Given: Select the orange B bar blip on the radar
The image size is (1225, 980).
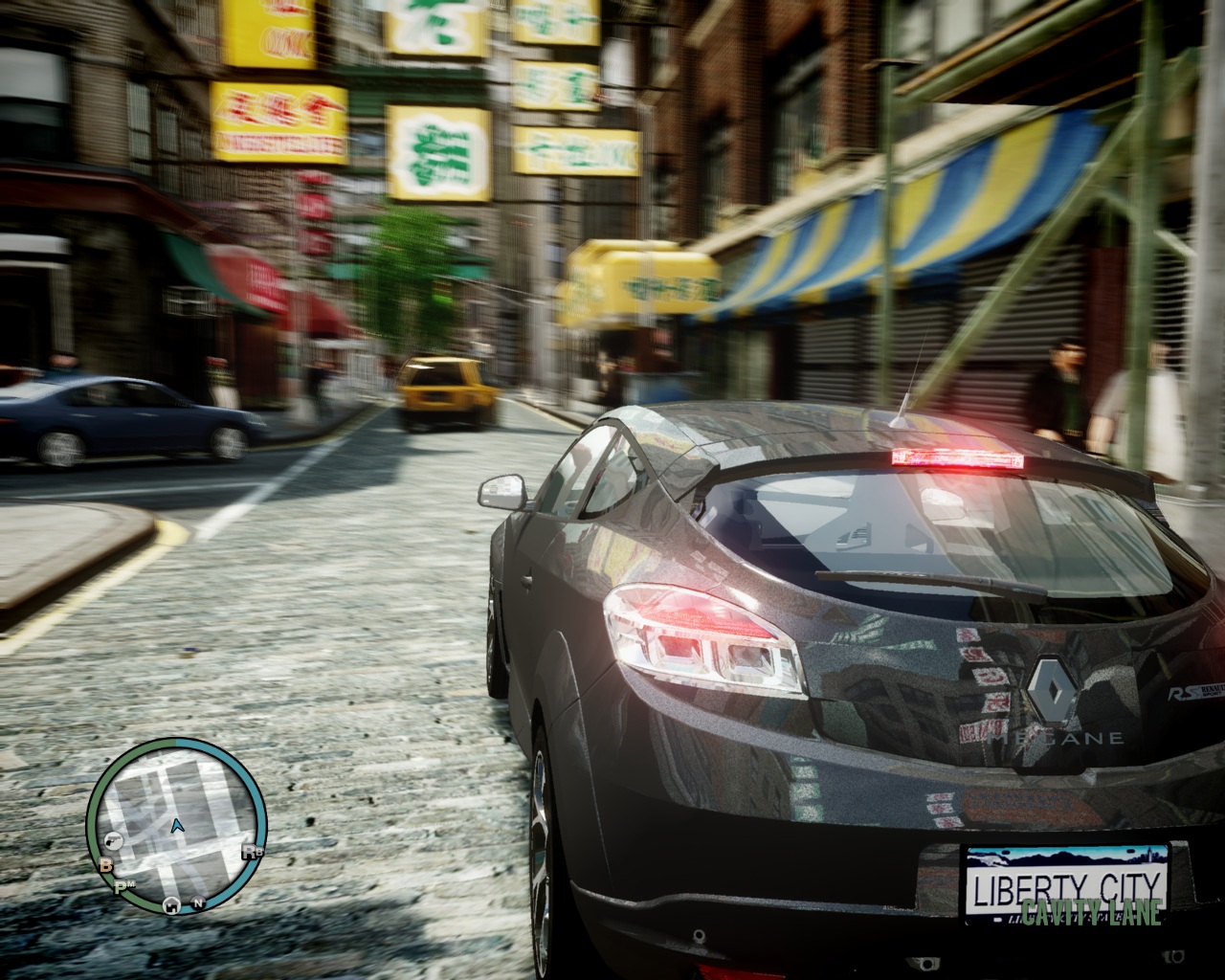Looking at the screenshot, I should point(105,866).
